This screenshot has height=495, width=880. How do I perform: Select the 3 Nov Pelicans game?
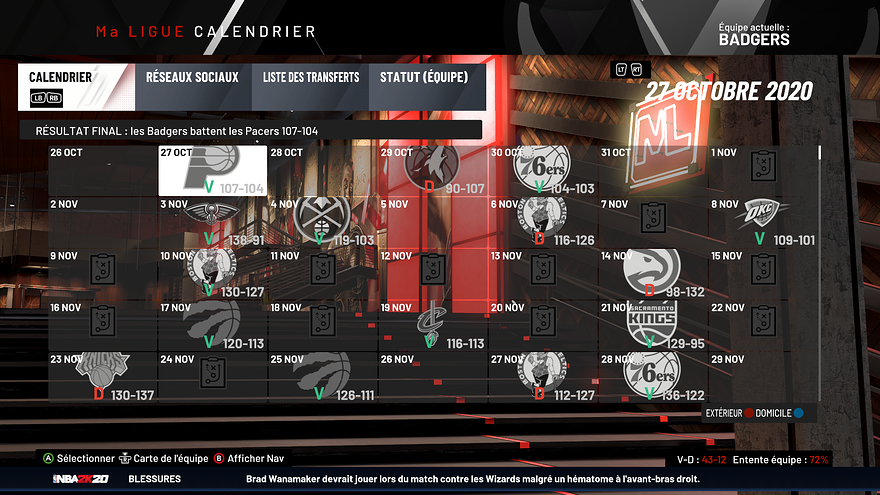212,222
